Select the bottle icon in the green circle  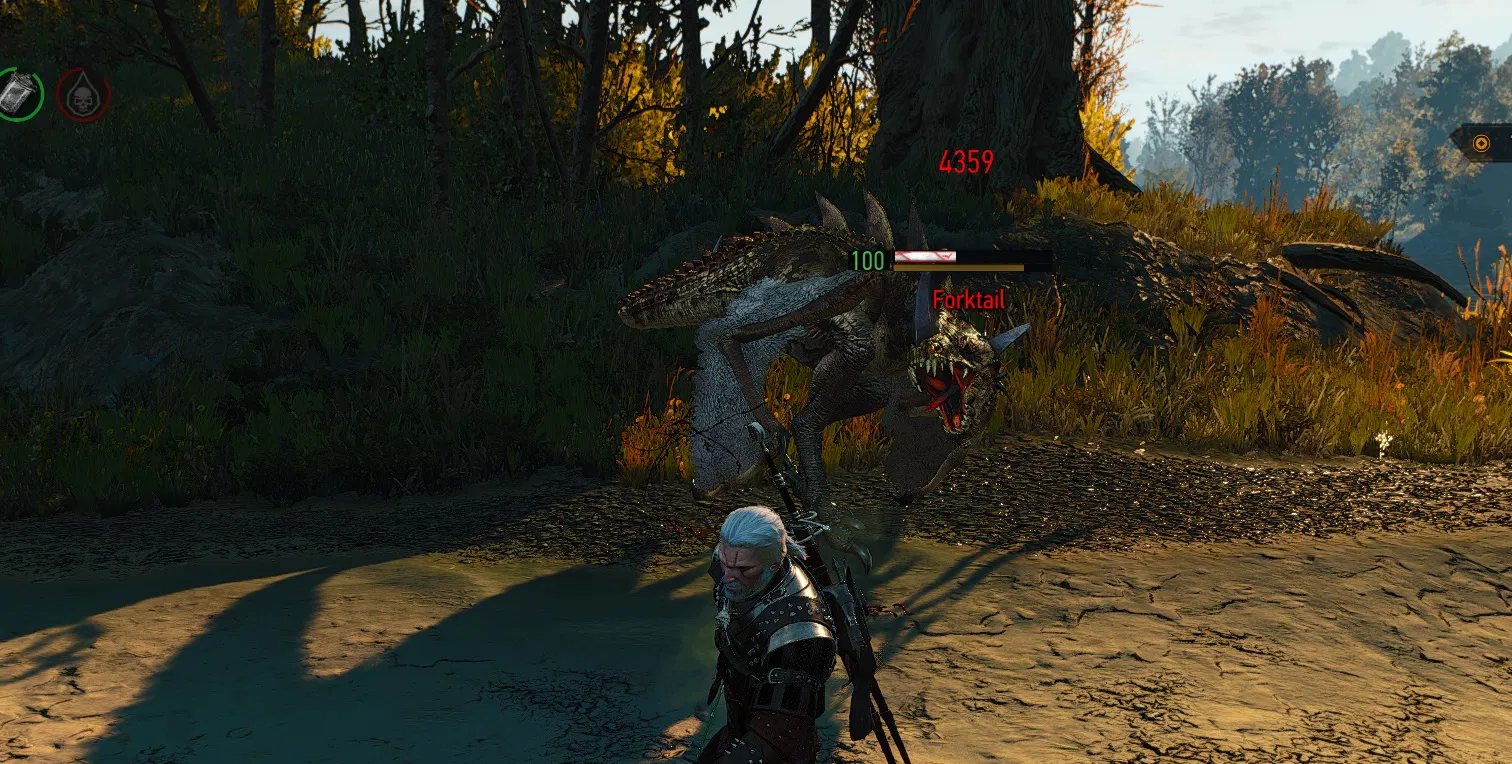(18, 92)
